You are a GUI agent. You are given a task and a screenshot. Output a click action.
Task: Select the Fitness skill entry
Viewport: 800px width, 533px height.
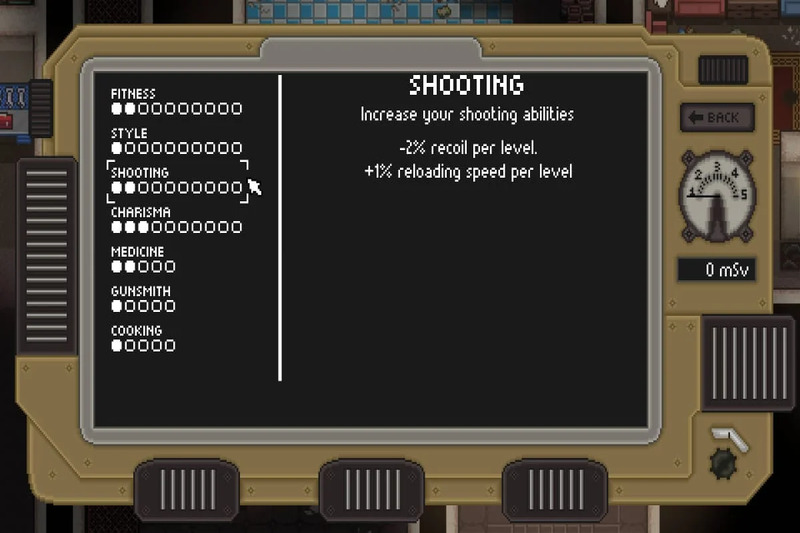click(x=175, y=101)
